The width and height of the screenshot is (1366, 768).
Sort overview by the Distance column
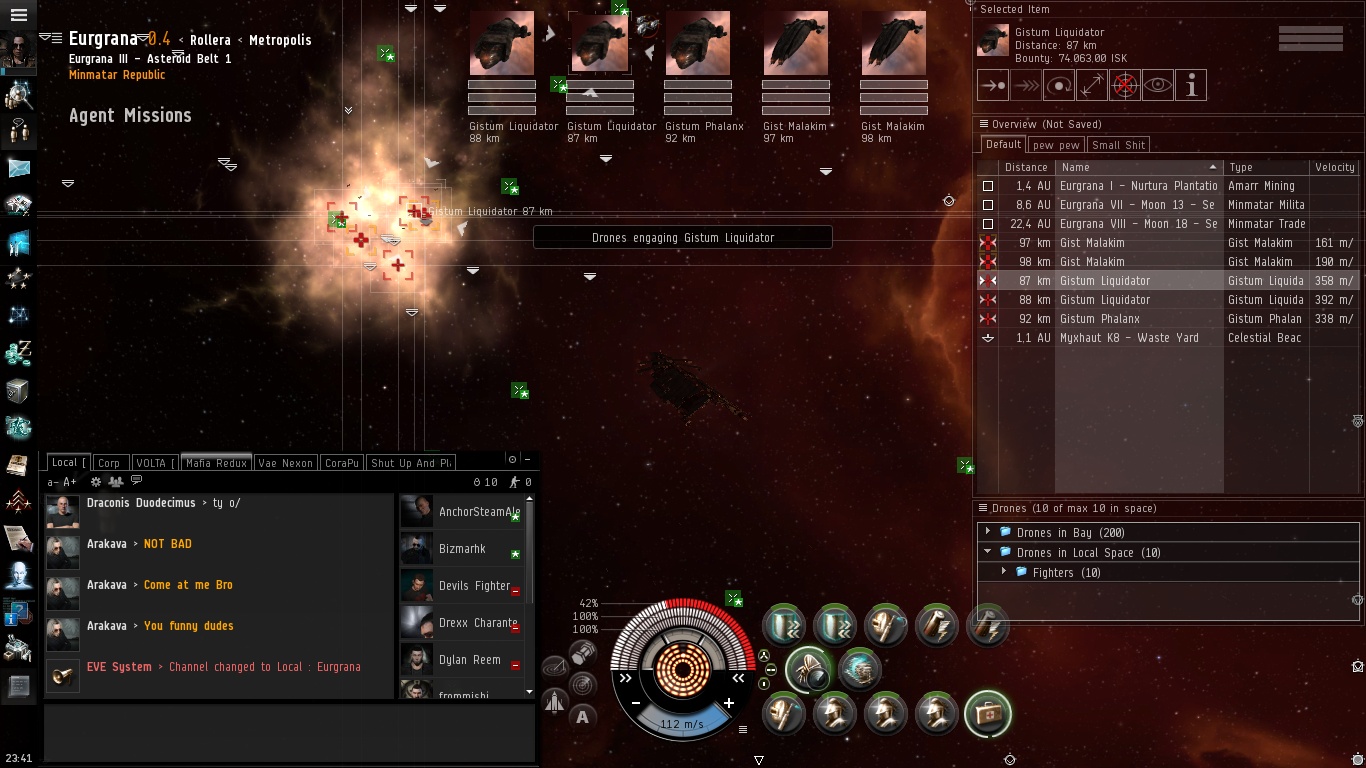(x=1026, y=167)
